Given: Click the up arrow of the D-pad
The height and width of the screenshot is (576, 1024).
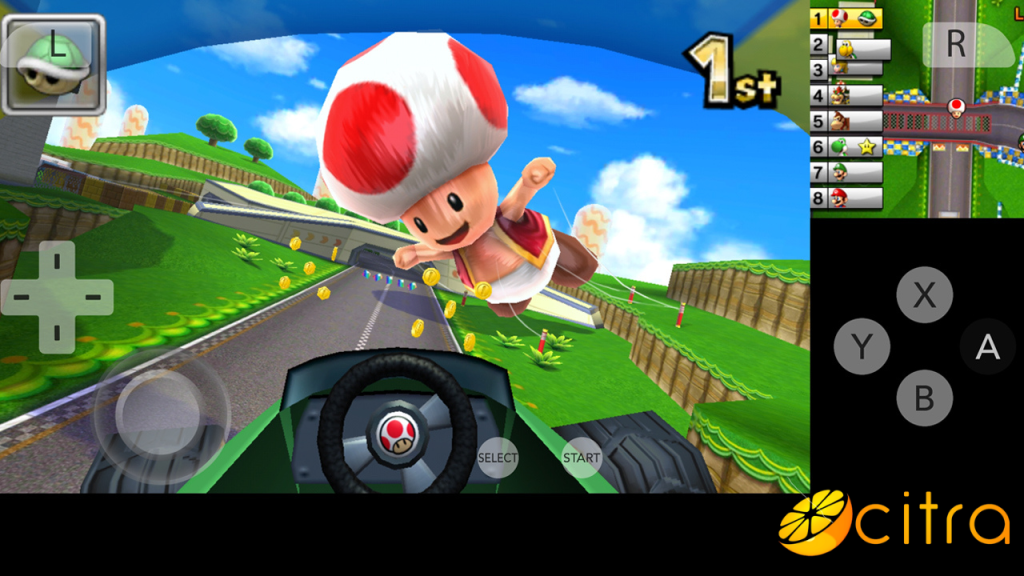Looking at the screenshot, I should click(57, 262).
